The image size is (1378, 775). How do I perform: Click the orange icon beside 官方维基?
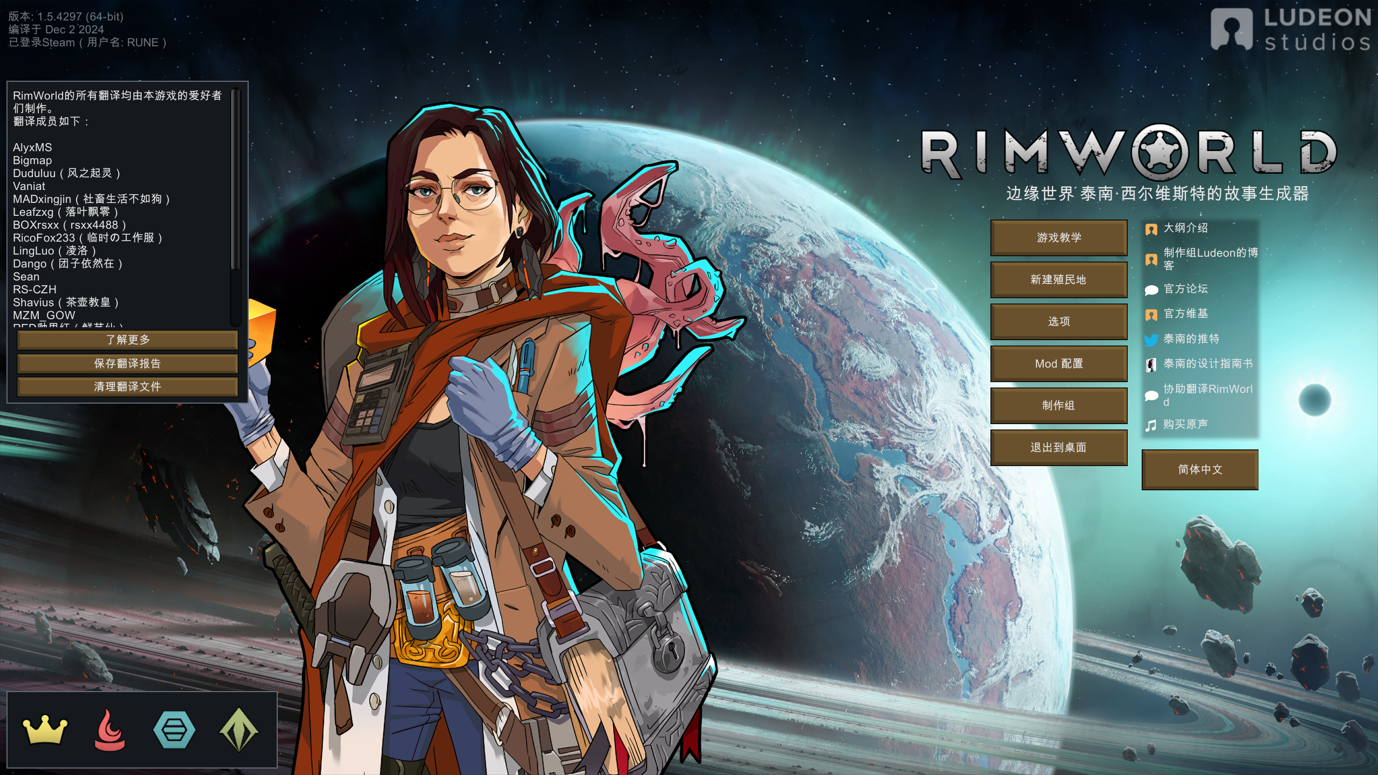[1152, 313]
